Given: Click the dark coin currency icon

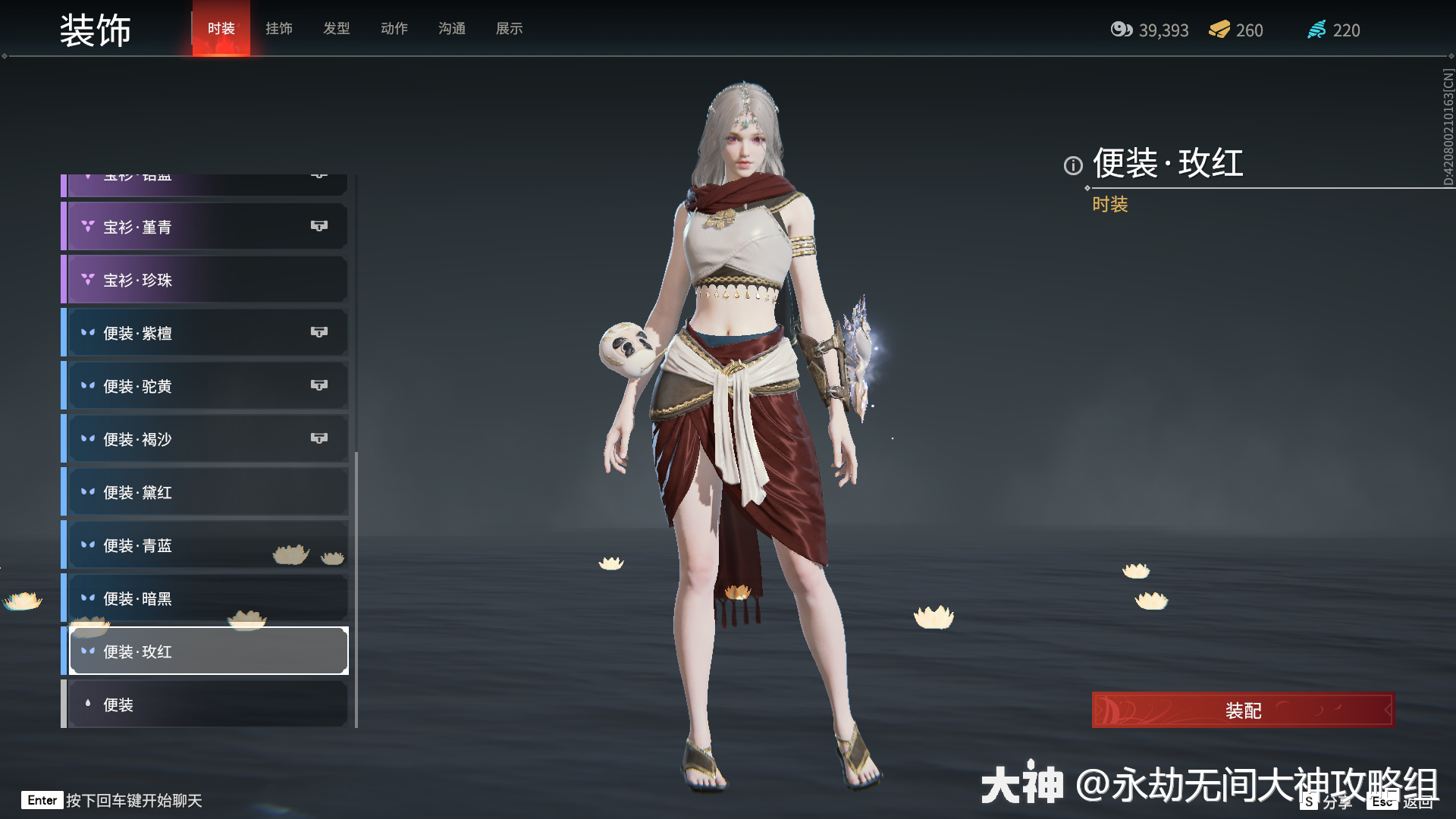Looking at the screenshot, I should [1121, 30].
